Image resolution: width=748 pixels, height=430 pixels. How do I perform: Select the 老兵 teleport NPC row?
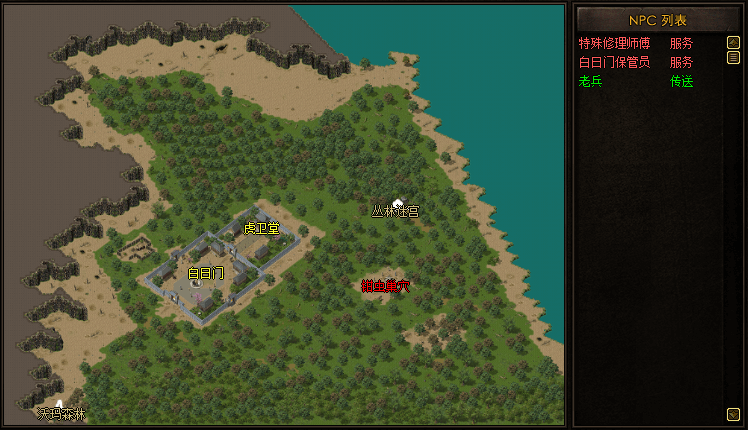pos(591,81)
